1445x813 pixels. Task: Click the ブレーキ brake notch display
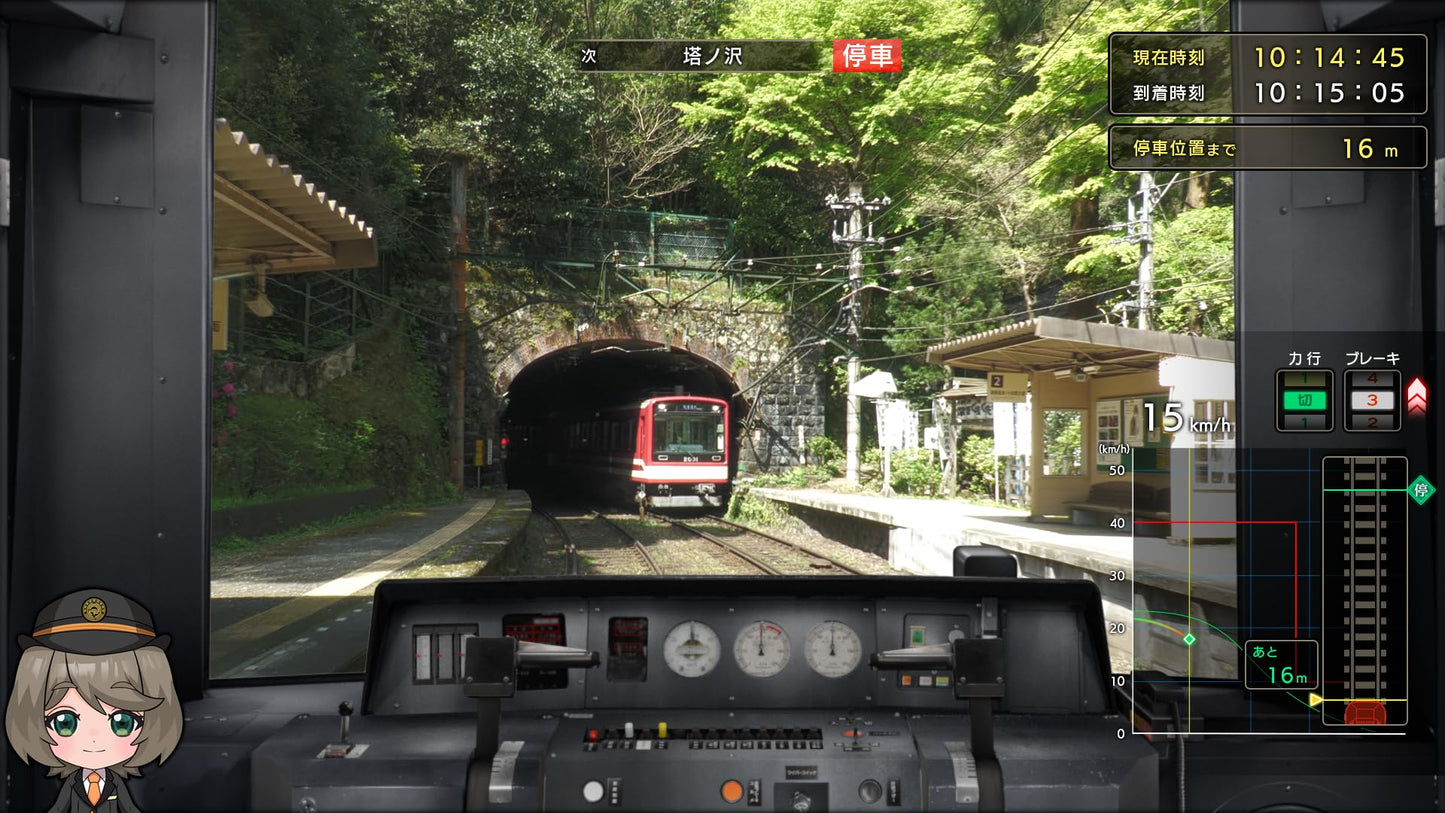1372,398
